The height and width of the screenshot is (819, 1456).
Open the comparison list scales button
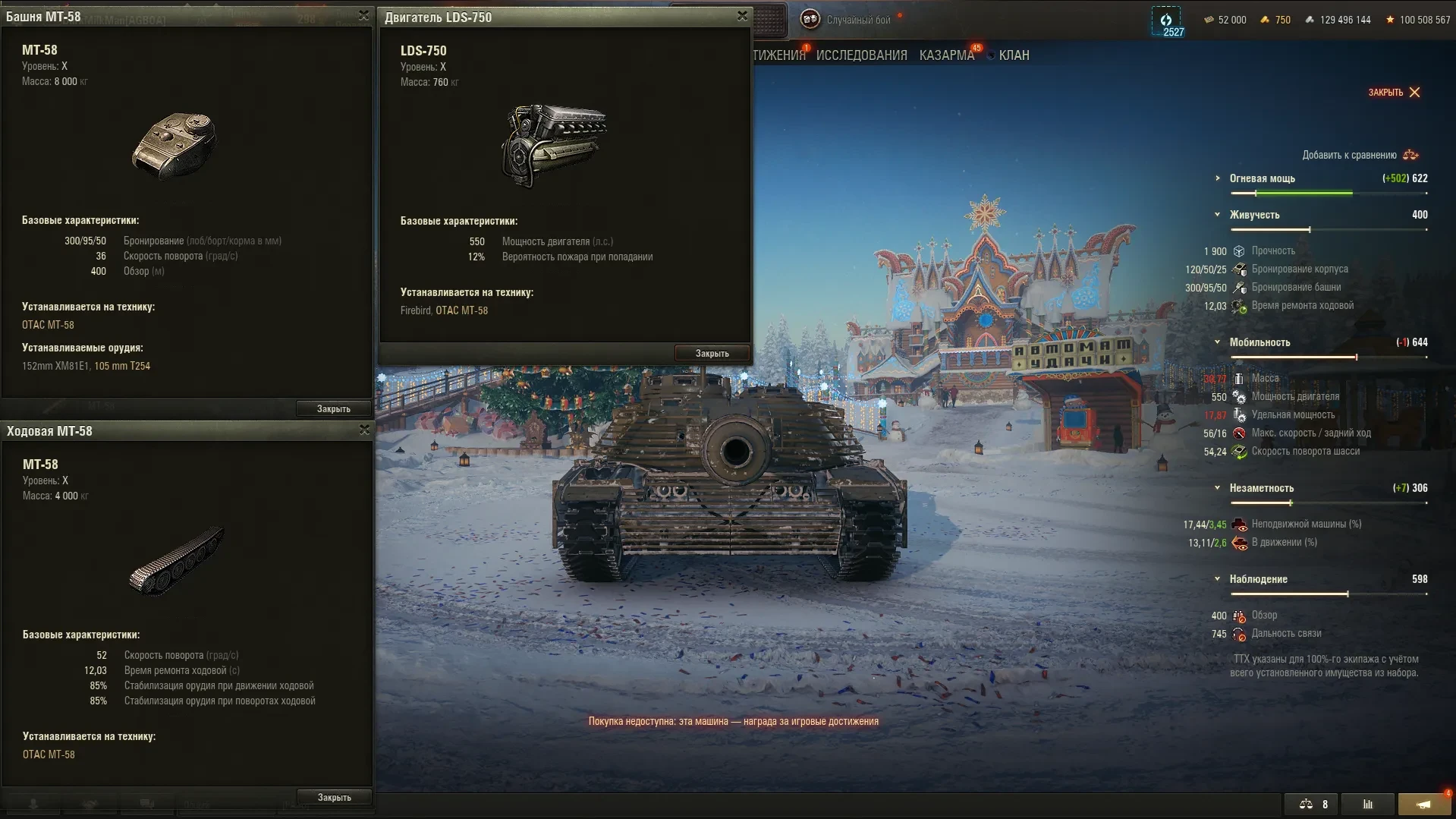[x=1312, y=805]
